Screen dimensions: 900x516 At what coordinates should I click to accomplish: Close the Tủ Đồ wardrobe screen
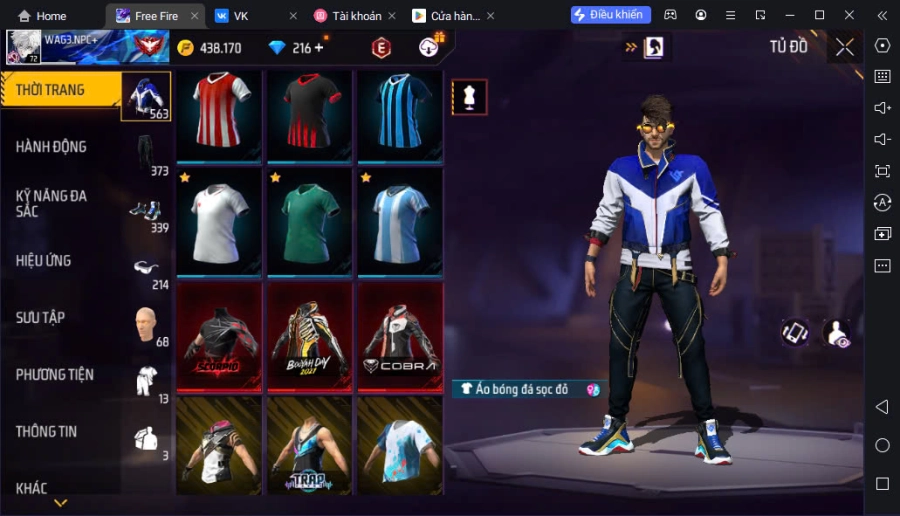click(x=845, y=47)
